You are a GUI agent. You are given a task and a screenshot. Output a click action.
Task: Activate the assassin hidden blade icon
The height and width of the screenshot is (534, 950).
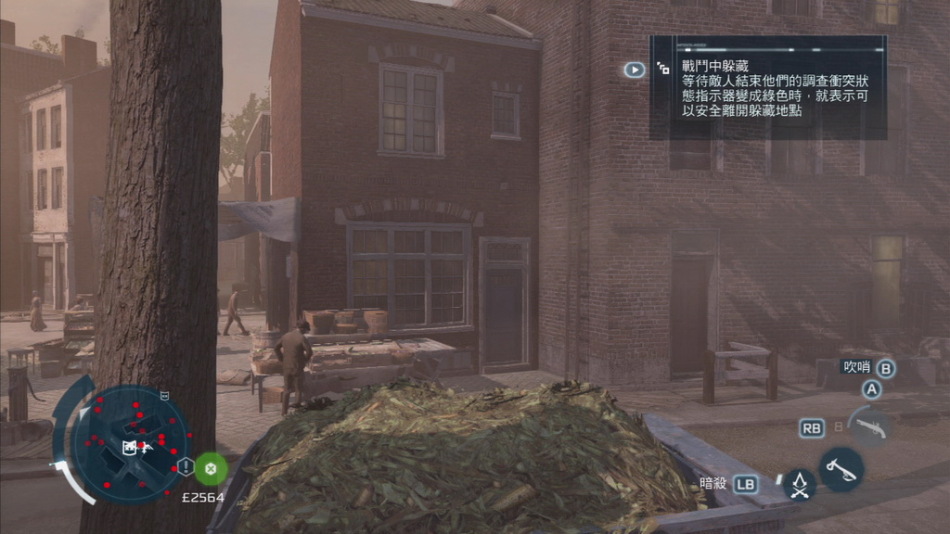coord(799,485)
